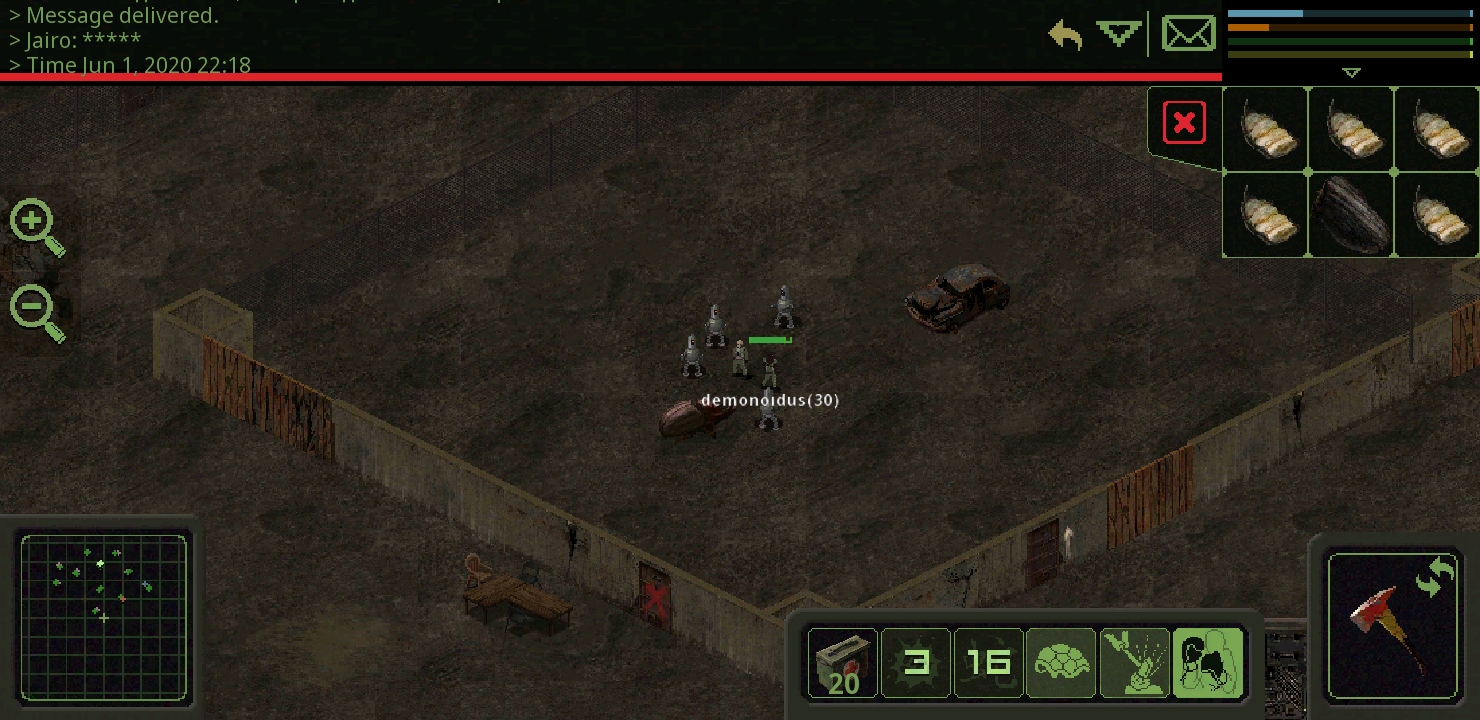This screenshot has width=1480, height=720.
Task: Select the splatter icon showing 3
Action: (916, 662)
